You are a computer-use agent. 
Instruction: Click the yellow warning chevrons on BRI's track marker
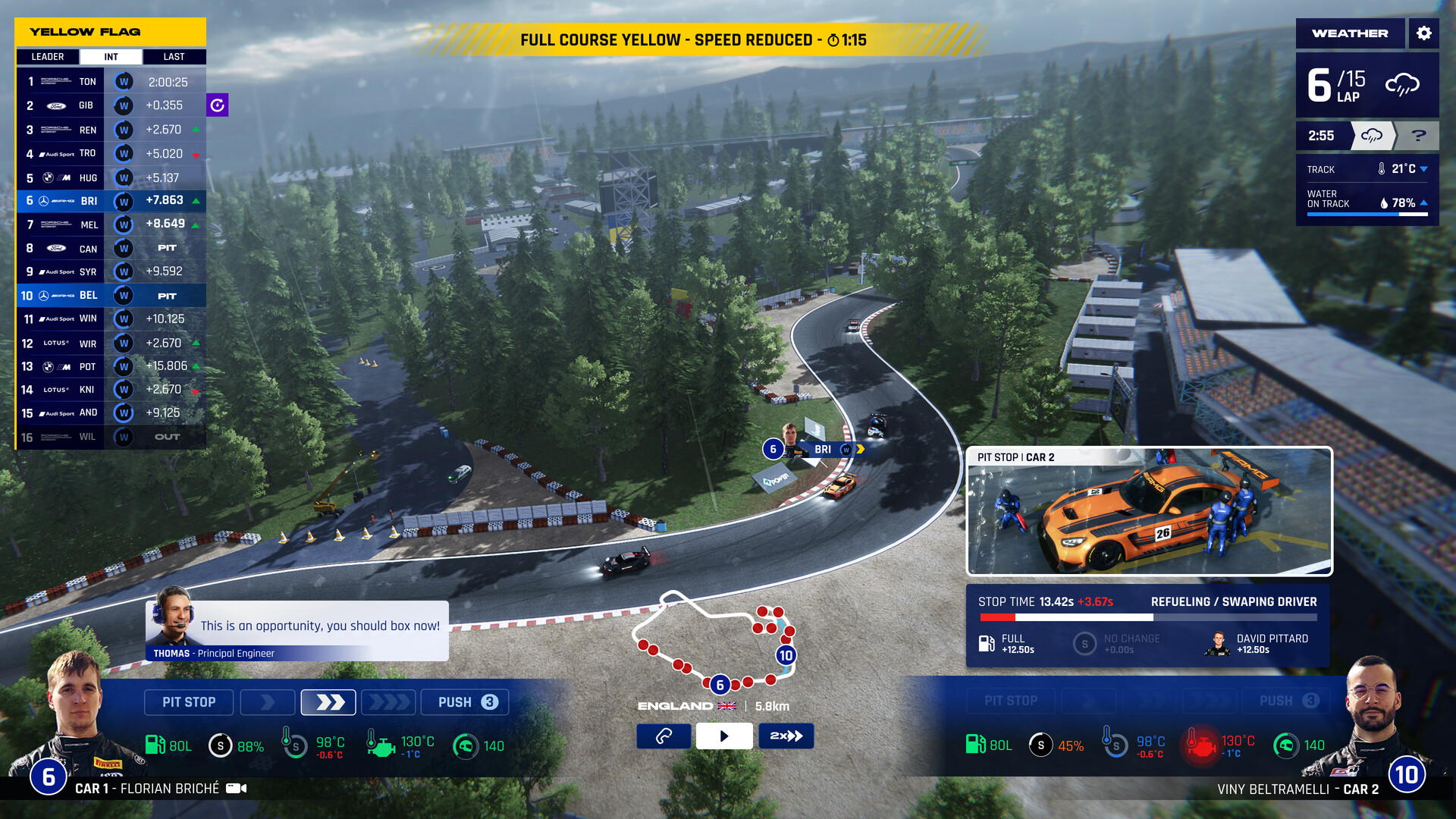tap(860, 449)
